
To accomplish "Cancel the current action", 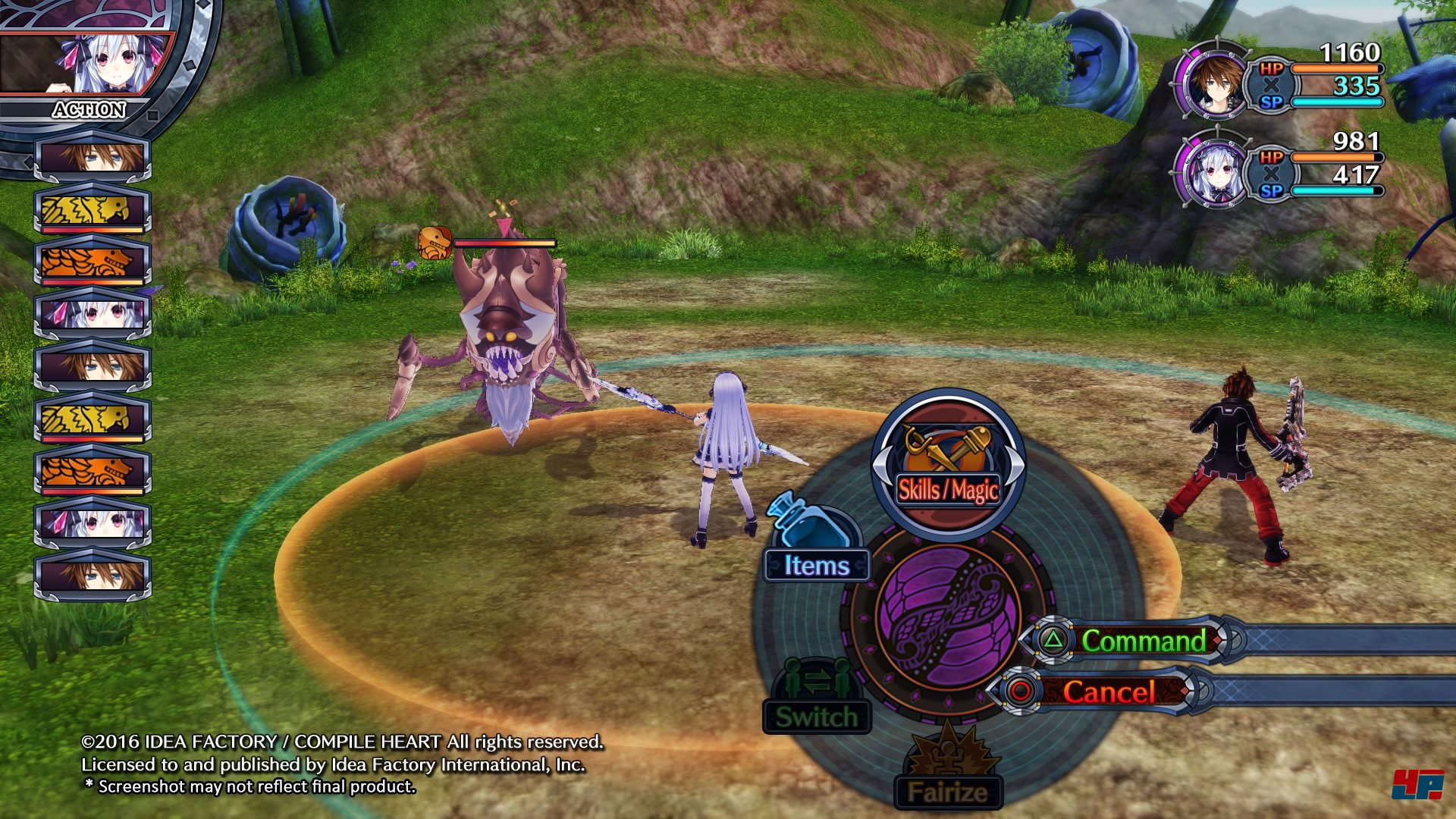I will 1108,691.
